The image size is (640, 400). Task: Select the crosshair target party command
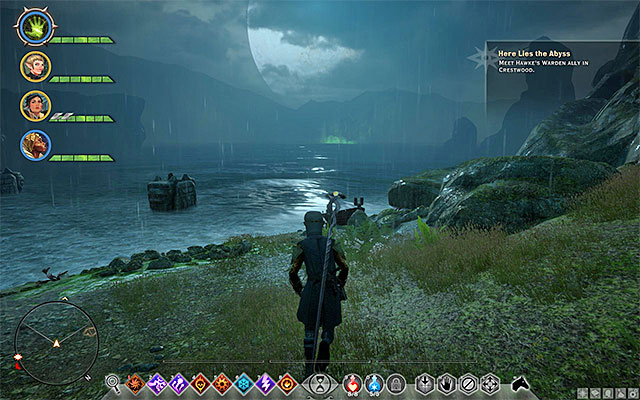pos(490,382)
